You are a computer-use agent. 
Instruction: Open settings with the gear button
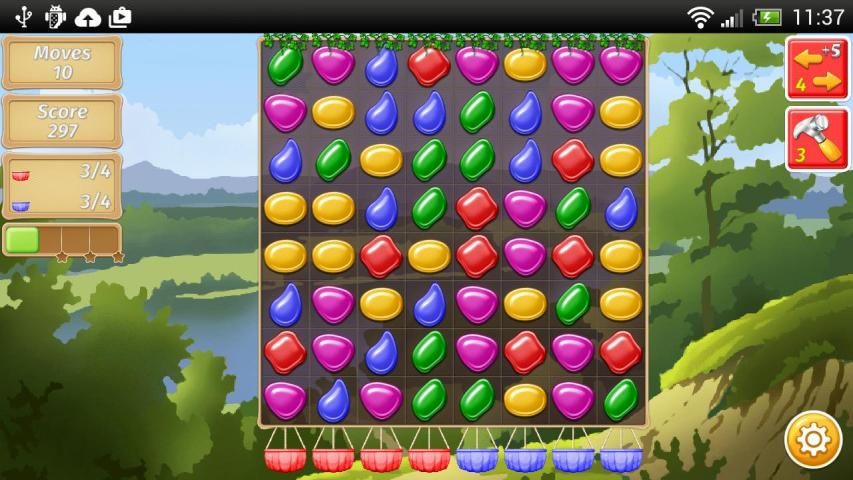[812, 439]
